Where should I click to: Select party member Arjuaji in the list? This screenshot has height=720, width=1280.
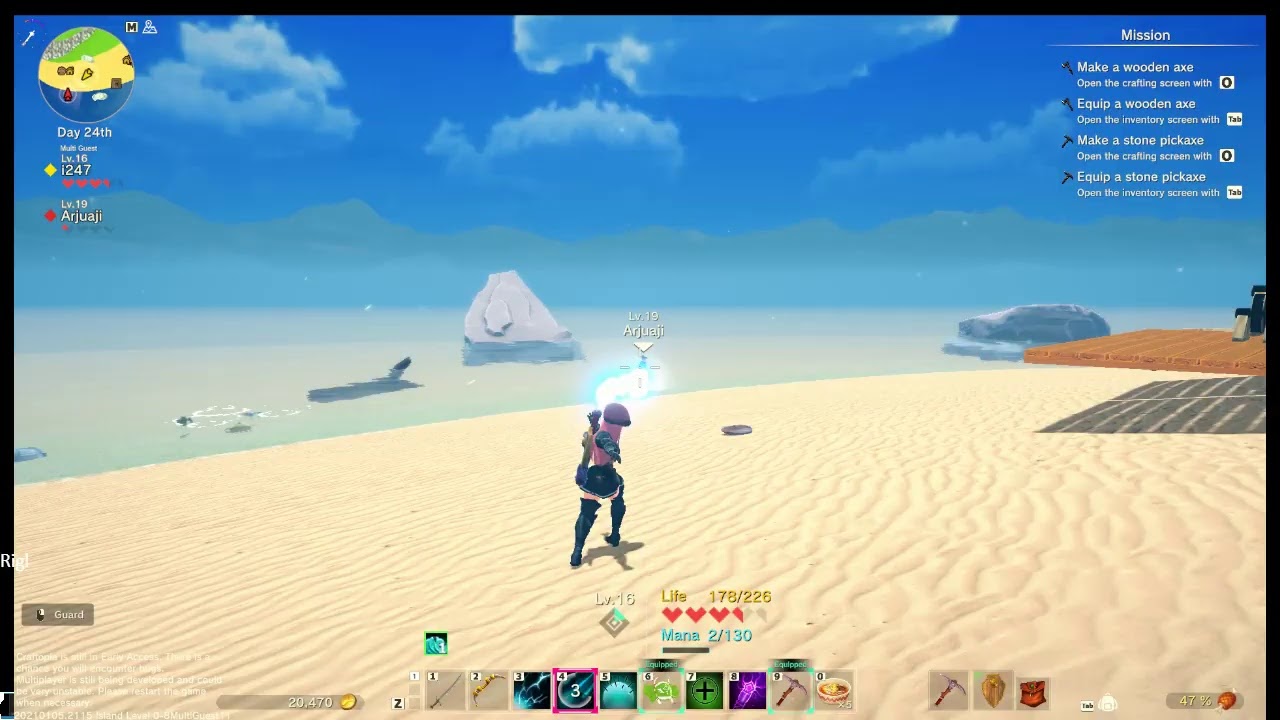(81, 216)
